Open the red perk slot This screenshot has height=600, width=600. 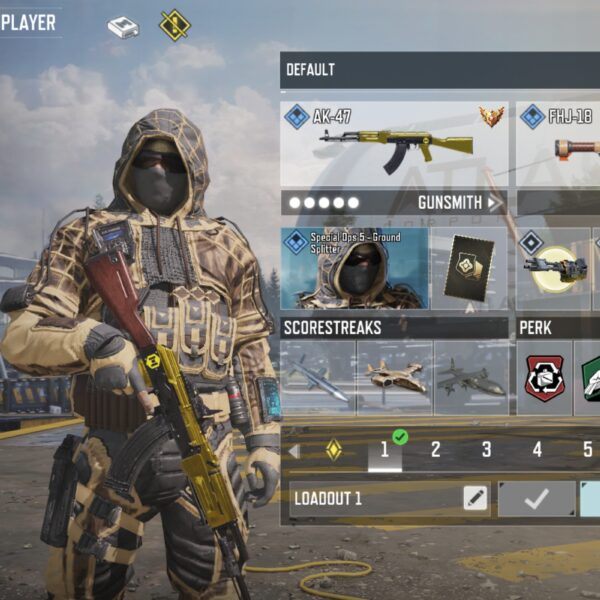[545, 377]
